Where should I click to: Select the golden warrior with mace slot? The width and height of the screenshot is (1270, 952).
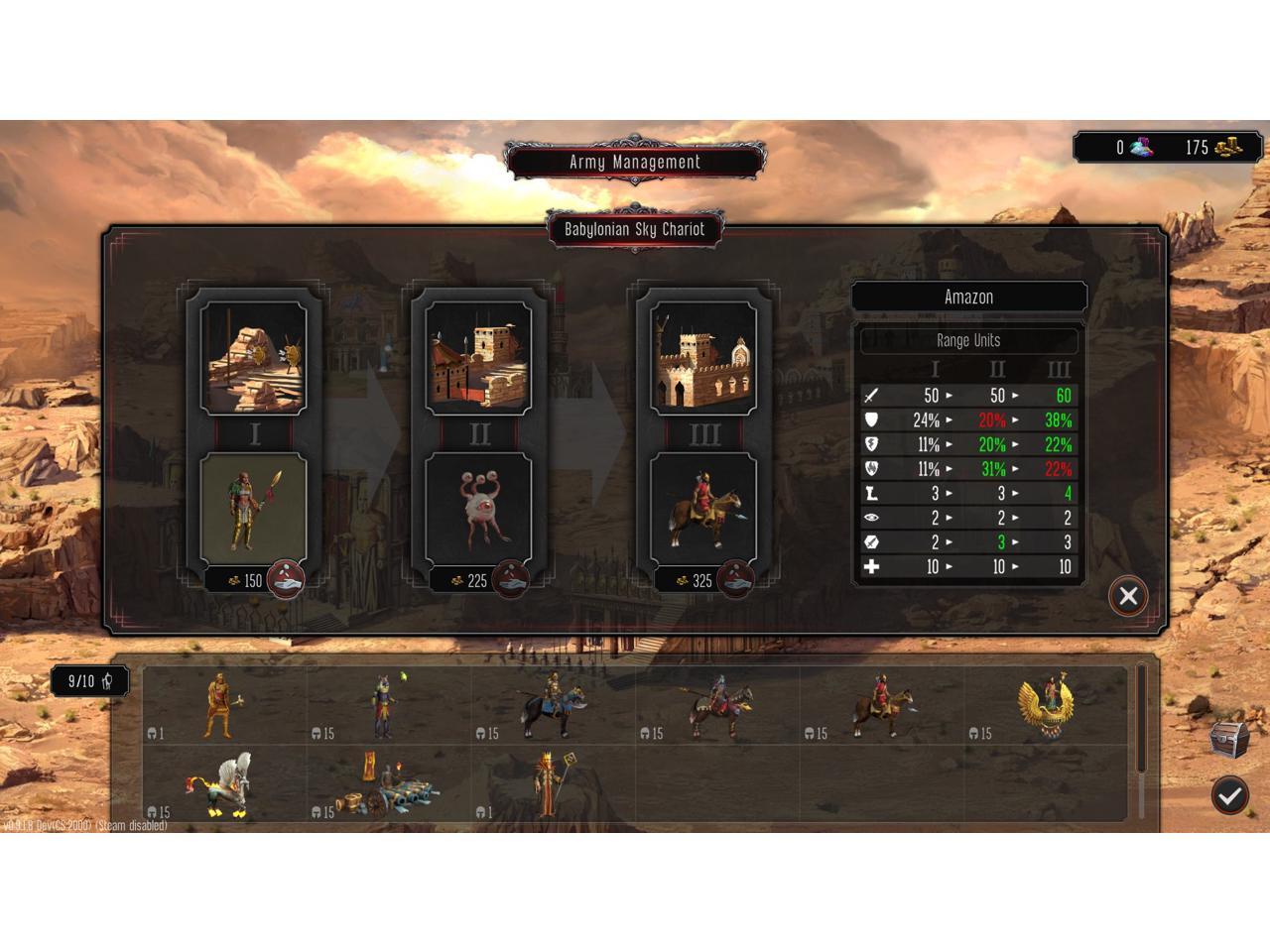click(224, 706)
